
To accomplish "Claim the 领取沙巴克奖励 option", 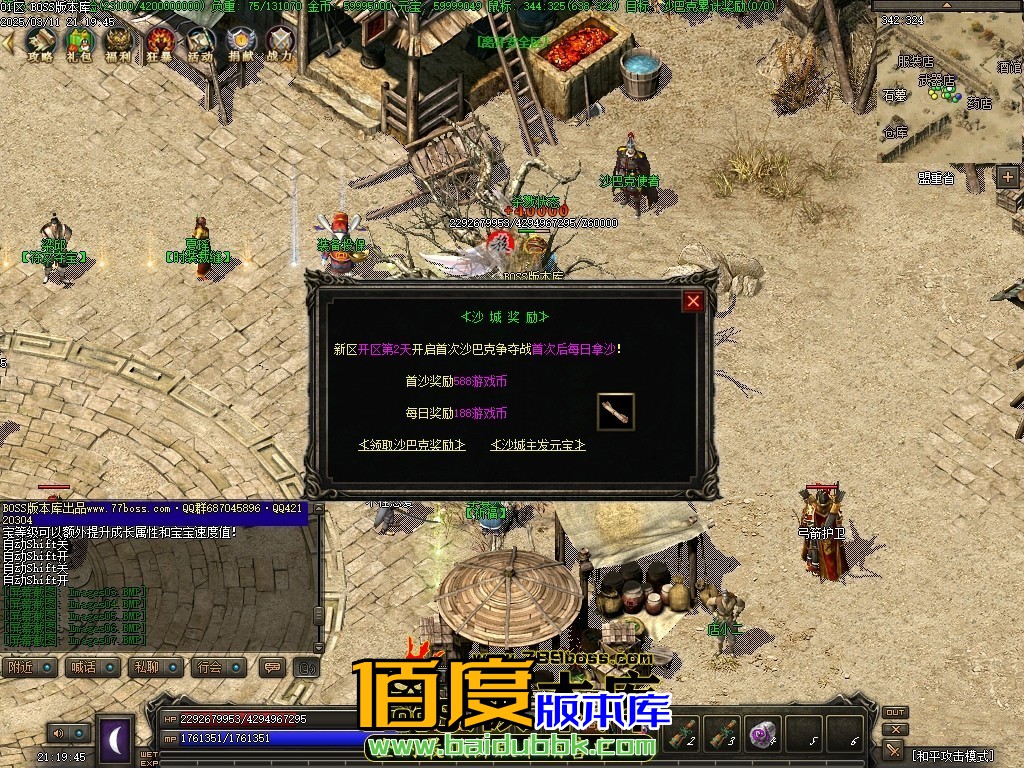I will [412, 445].
